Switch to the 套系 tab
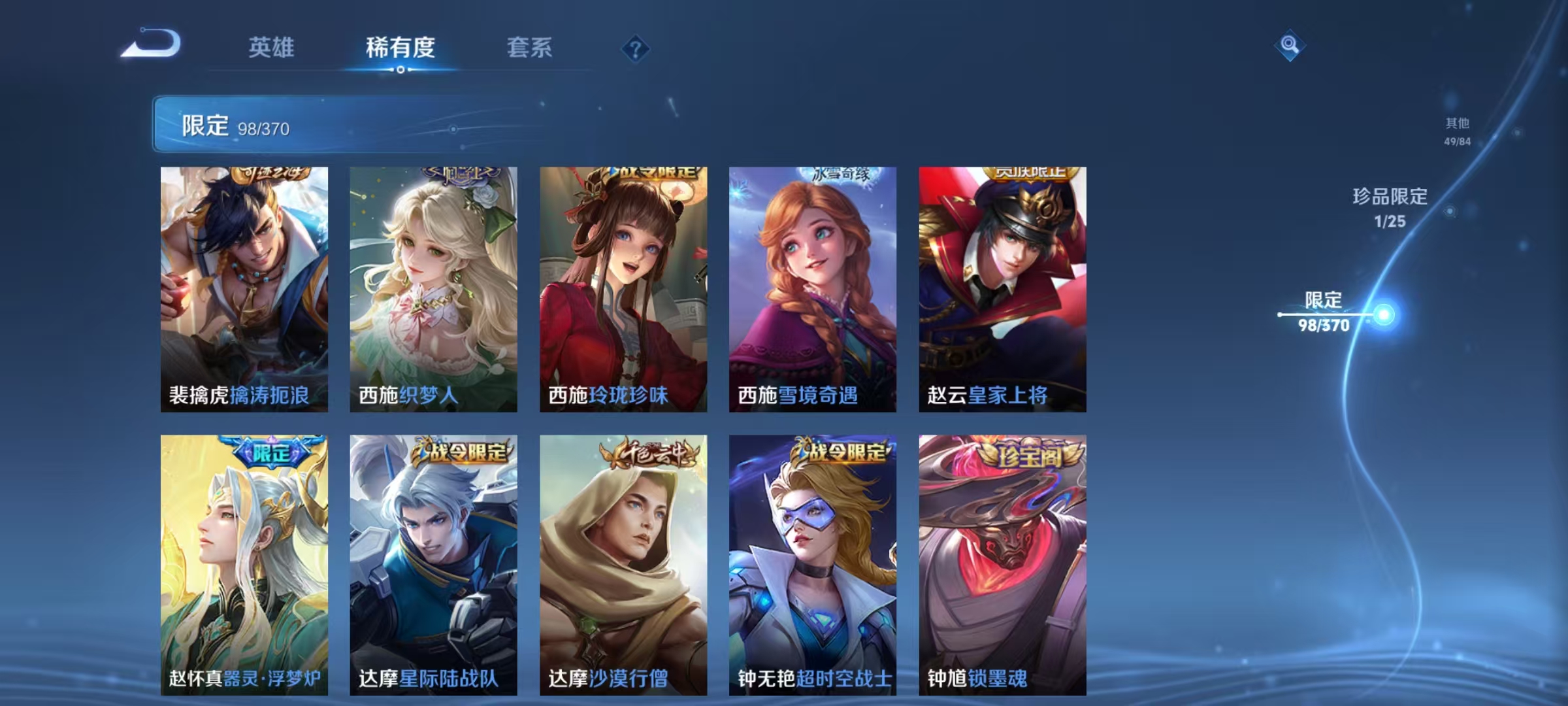Viewport: 1568px width, 706px height. (x=530, y=48)
